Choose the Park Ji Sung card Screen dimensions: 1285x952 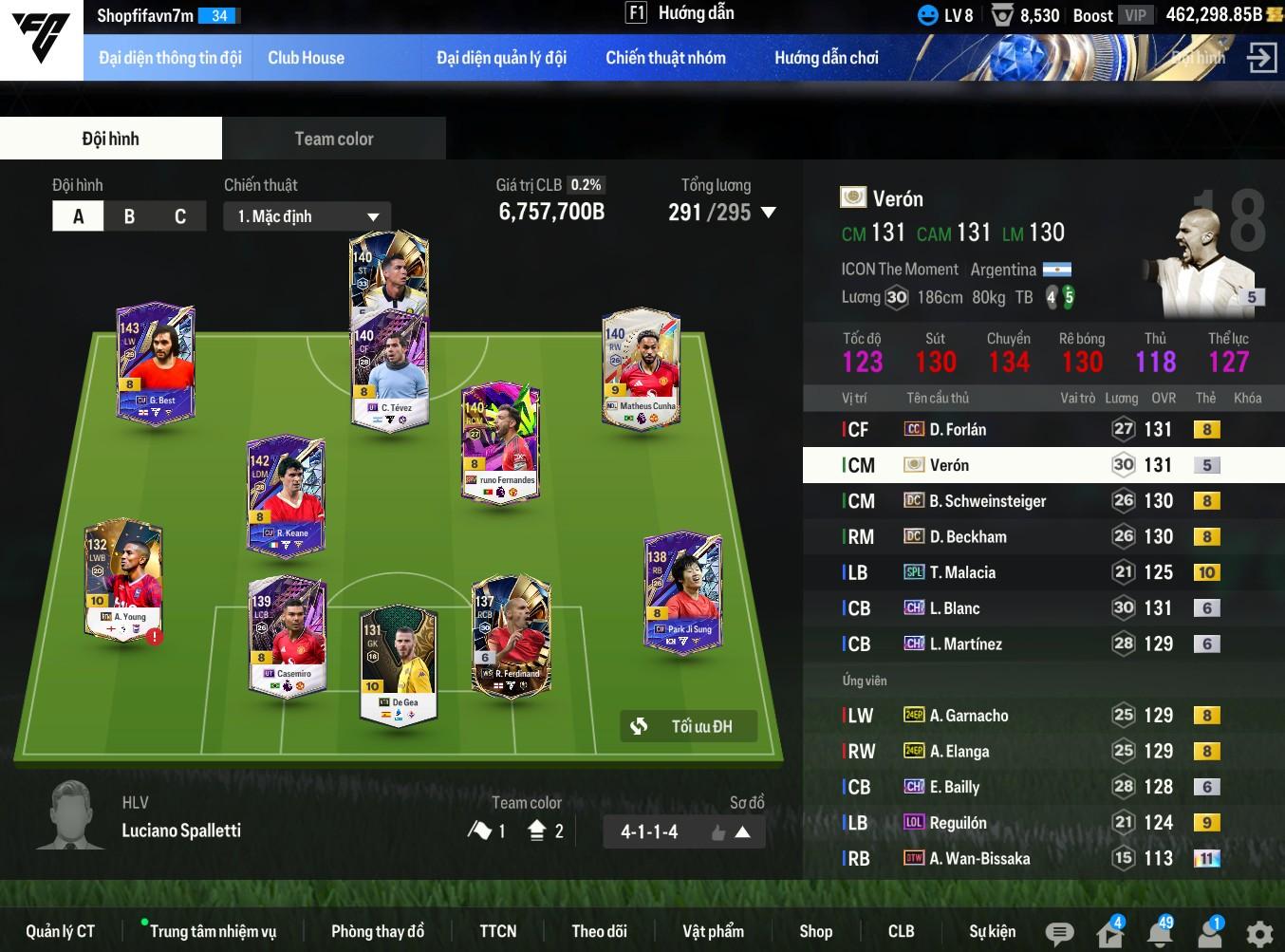pos(682,593)
